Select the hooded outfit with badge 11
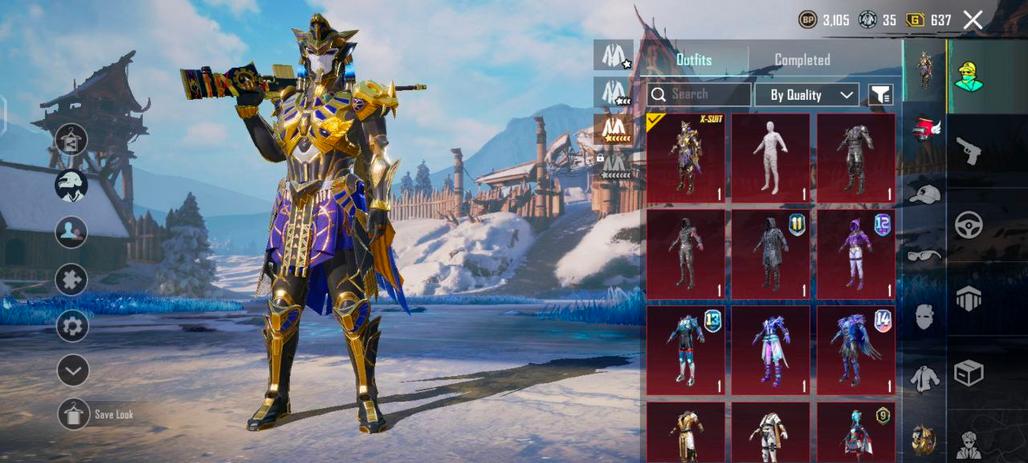The image size is (1028, 463). pos(770,254)
